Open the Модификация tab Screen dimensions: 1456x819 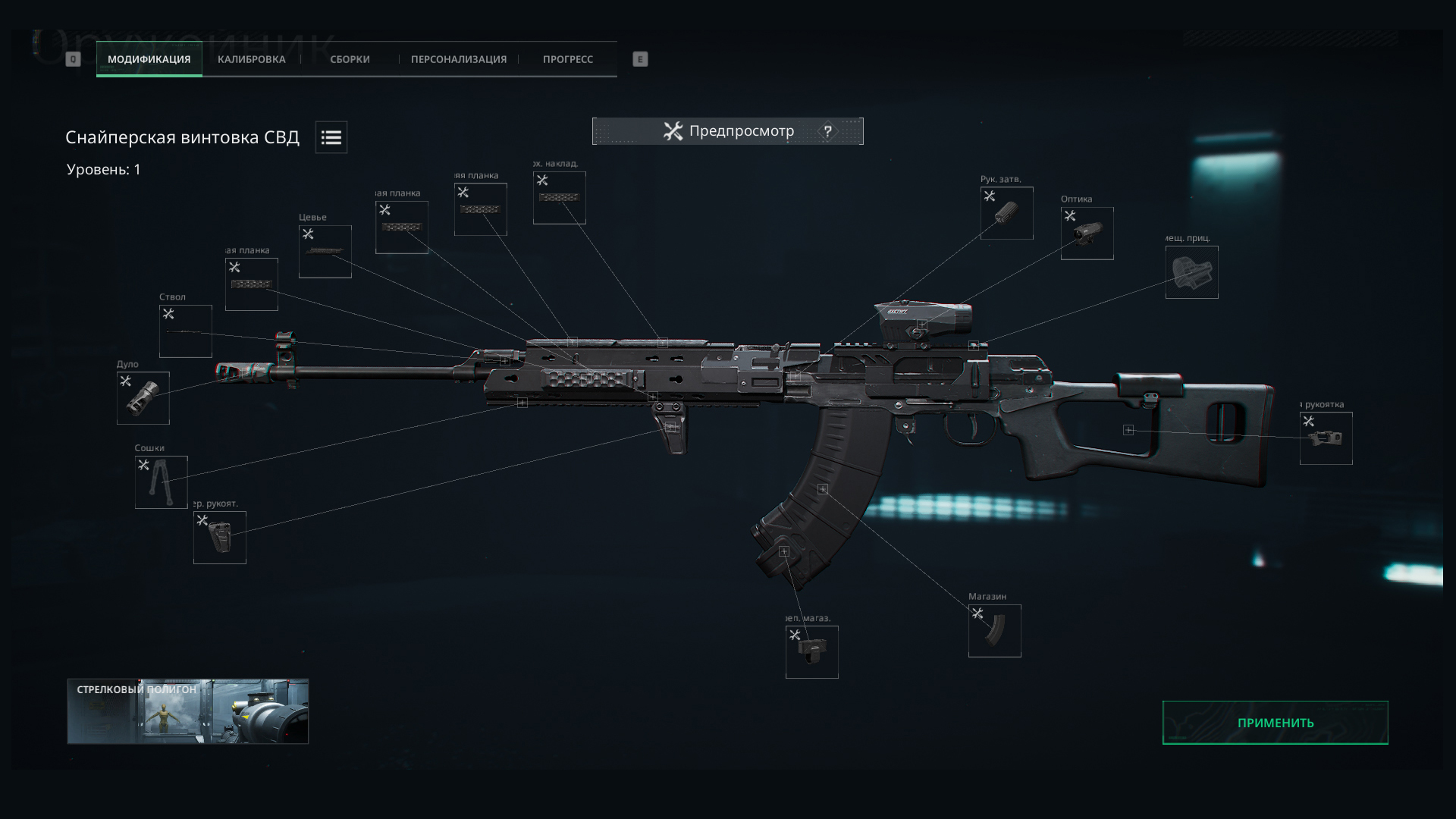[149, 59]
